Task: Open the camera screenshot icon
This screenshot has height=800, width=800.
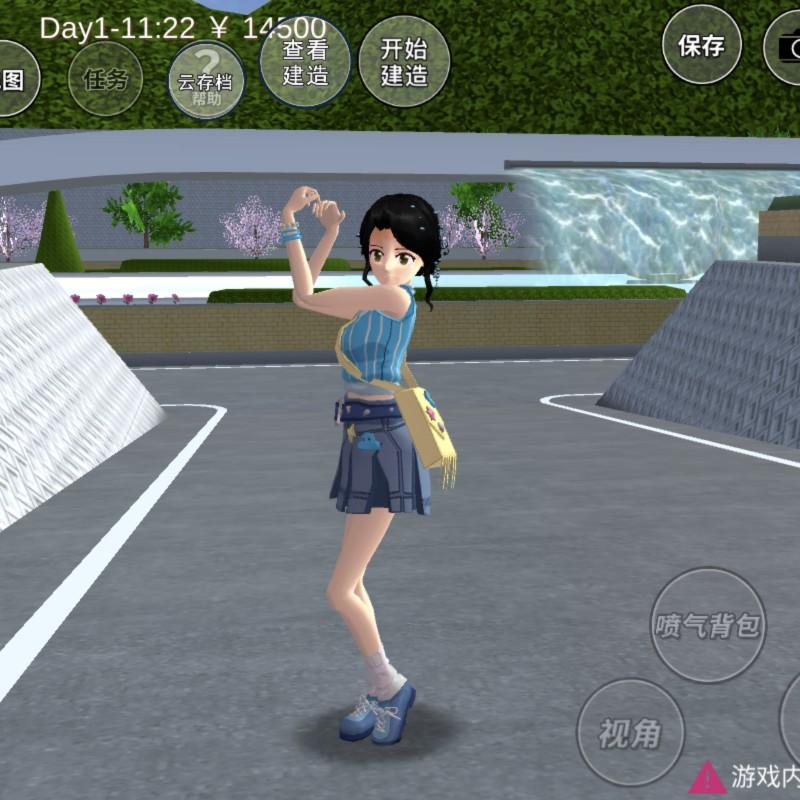Action: point(785,46)
